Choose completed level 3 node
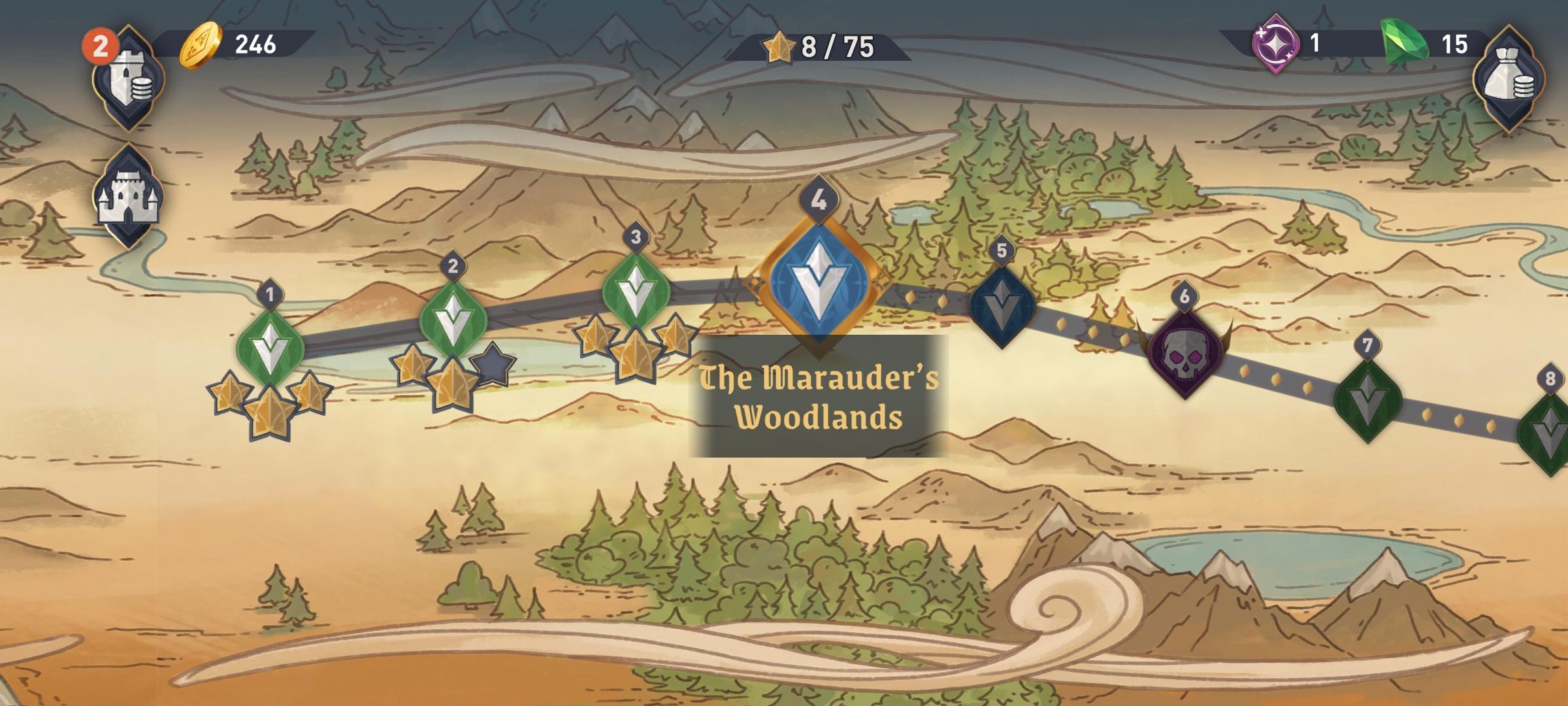The height and width of the screenshot is (706, 1568). pos(636,291)
